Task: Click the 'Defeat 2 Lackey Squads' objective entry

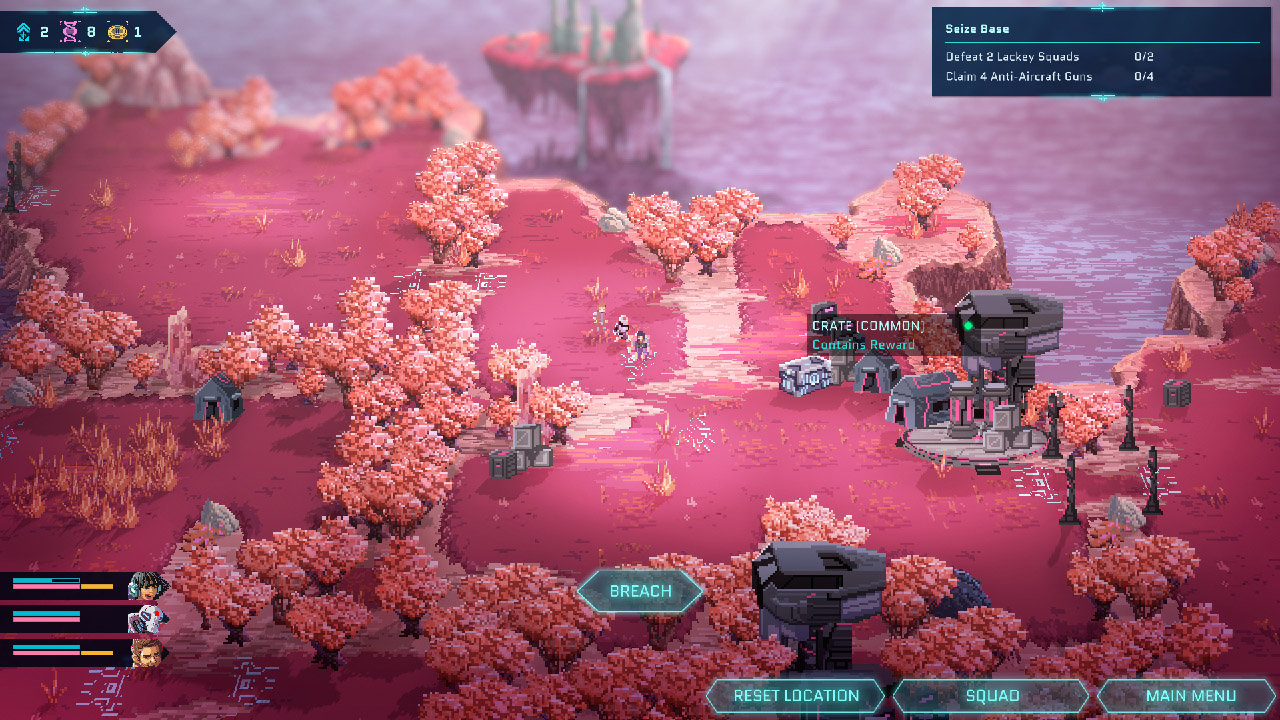Action: tap(1014, 57)
